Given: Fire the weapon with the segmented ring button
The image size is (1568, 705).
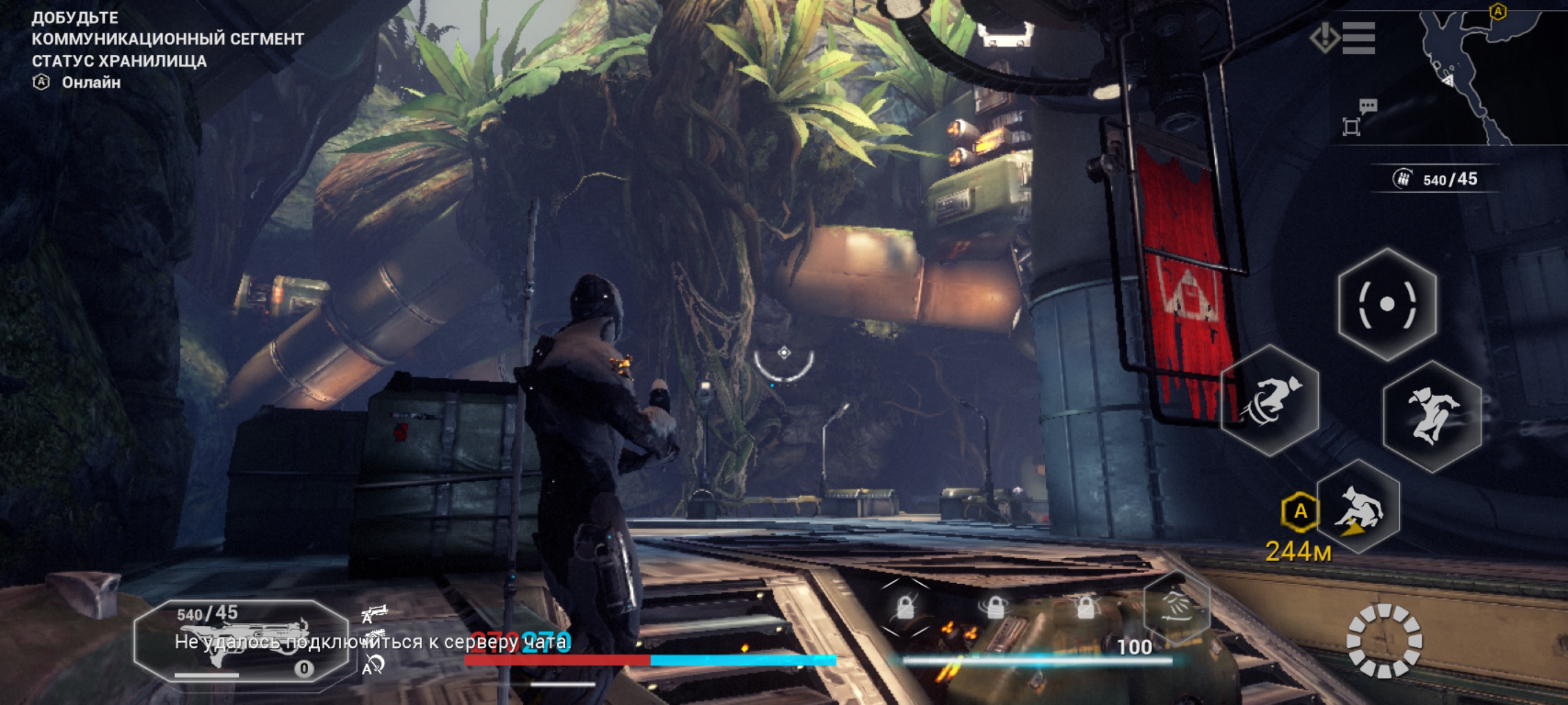Looking at the screenshot, I should coord(1384,640).
